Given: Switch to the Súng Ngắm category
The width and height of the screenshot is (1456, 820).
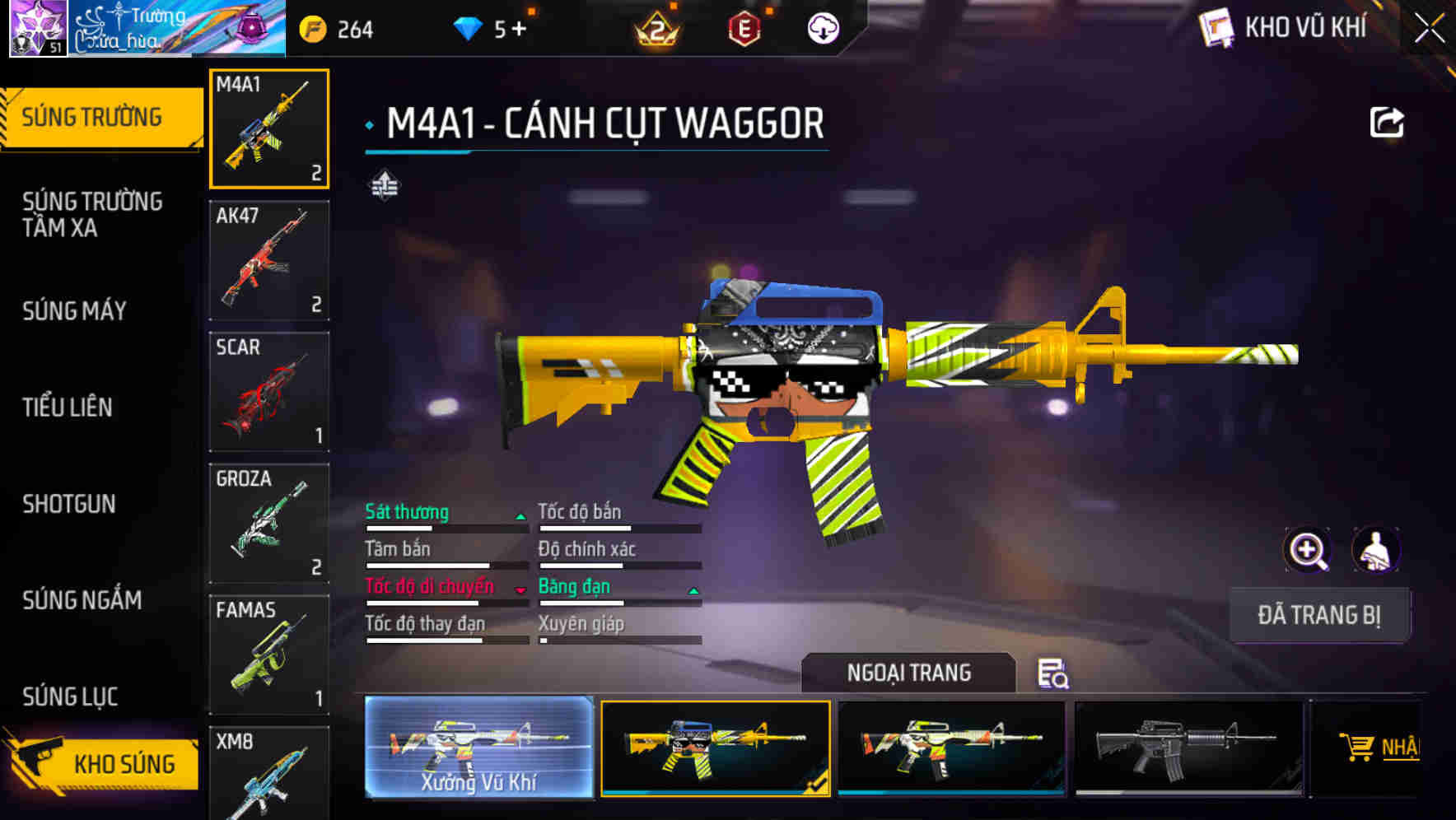Looking at the screenshot, I should click(x=82, y=600).
